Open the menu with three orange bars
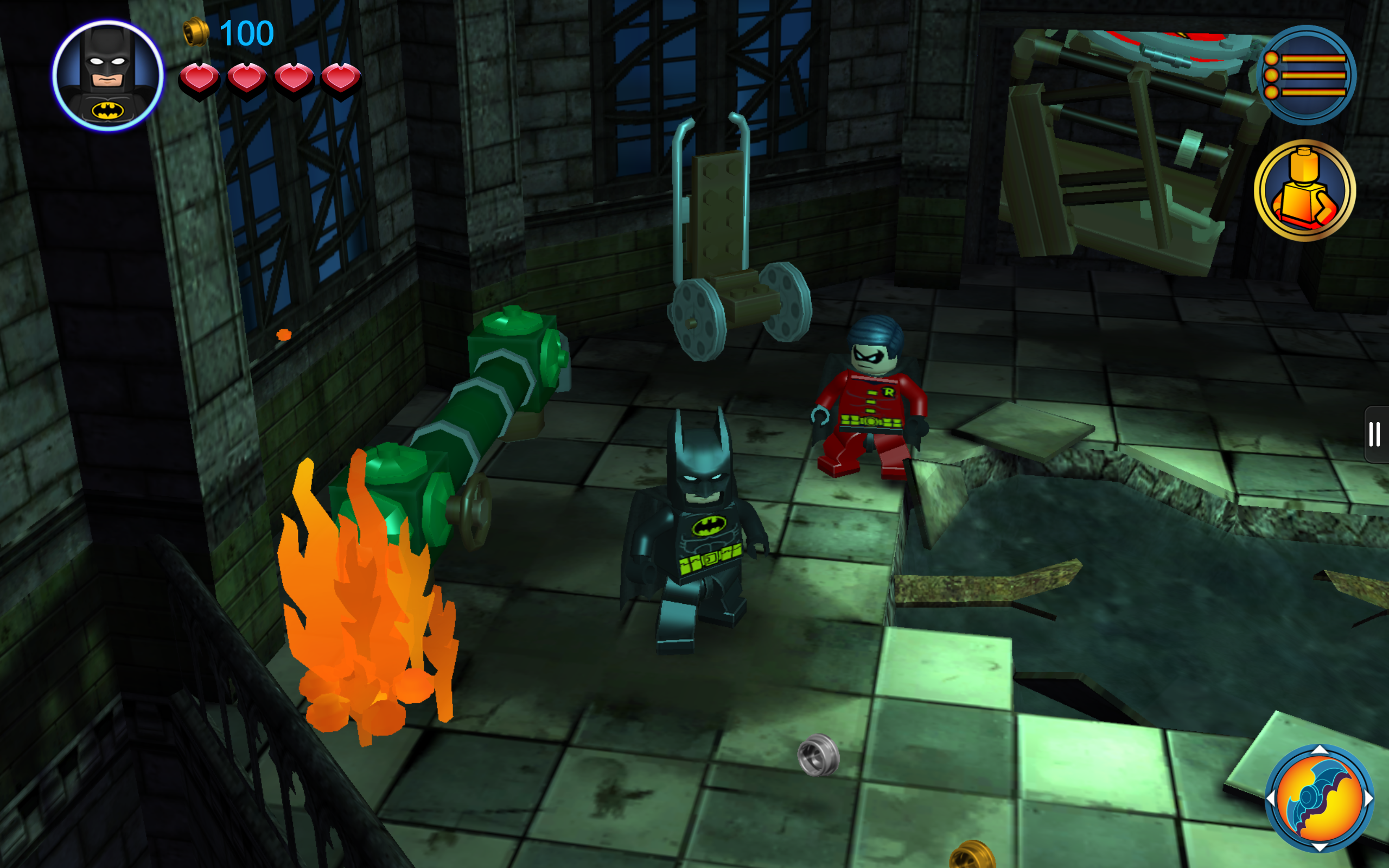This screenshot has height=868, width=1389. (x=1306, y=75)
